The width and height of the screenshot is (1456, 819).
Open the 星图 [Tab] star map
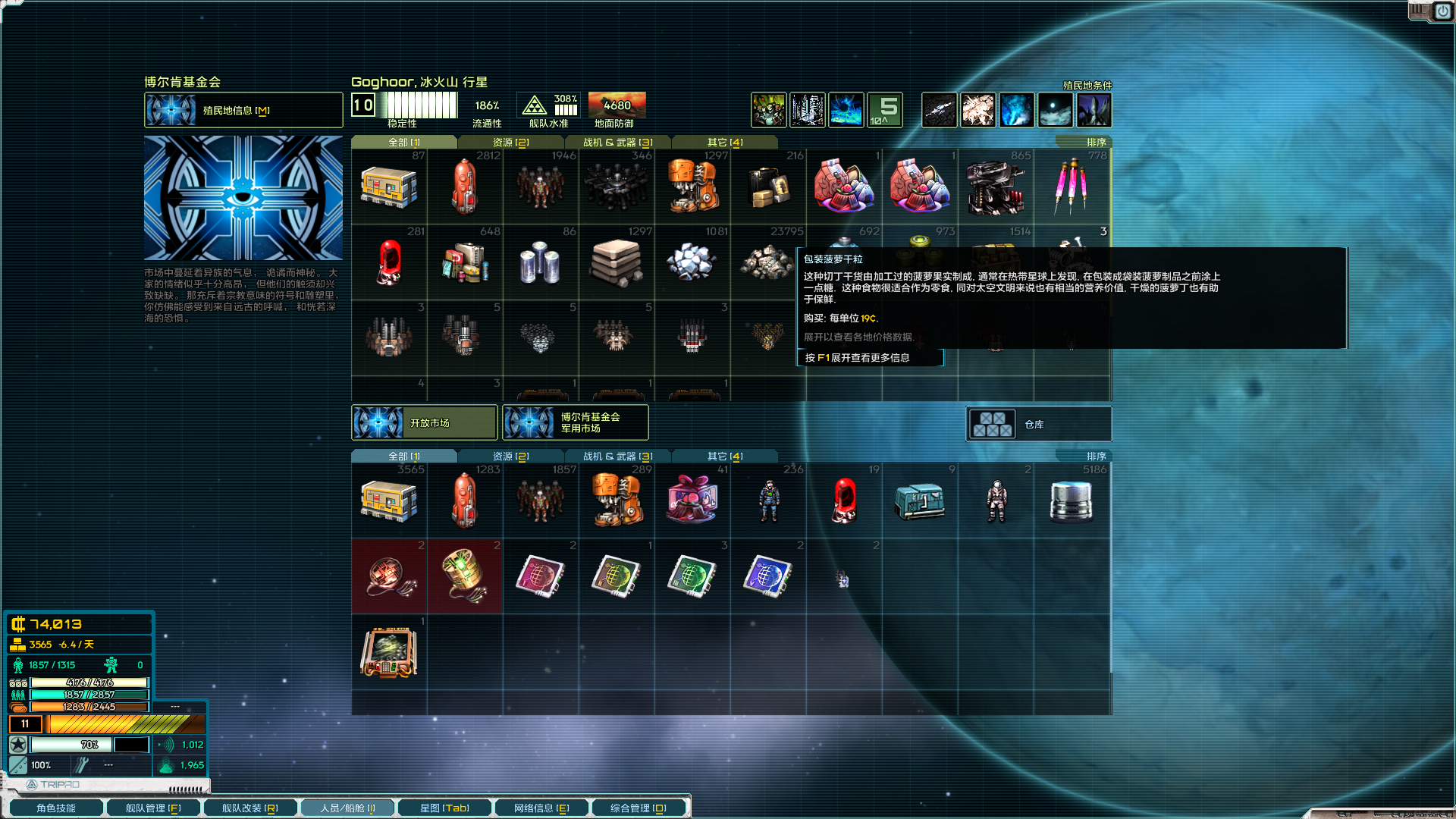[x=444, y=808]
